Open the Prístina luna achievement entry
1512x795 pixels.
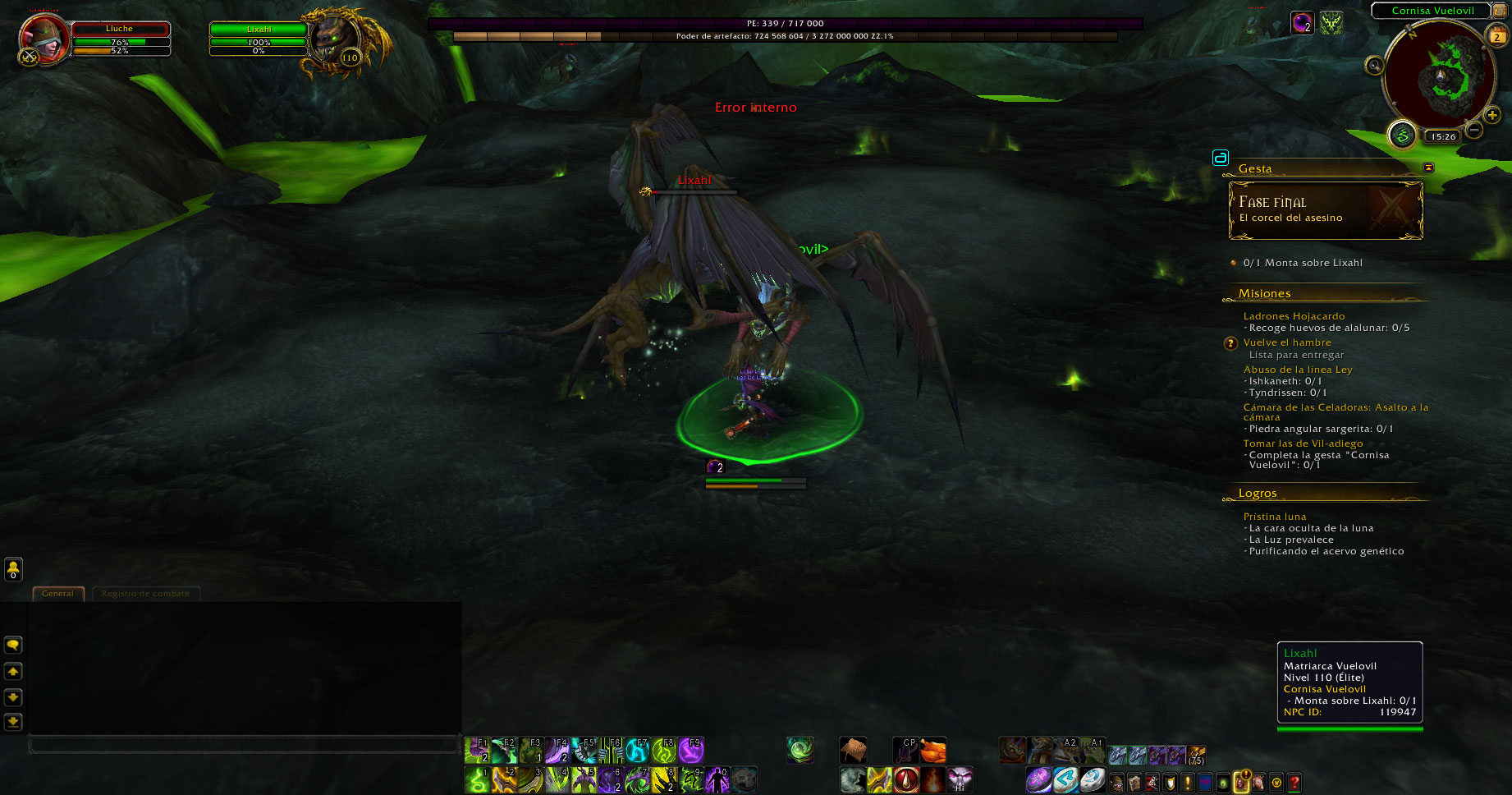[x=1274, y=517]
